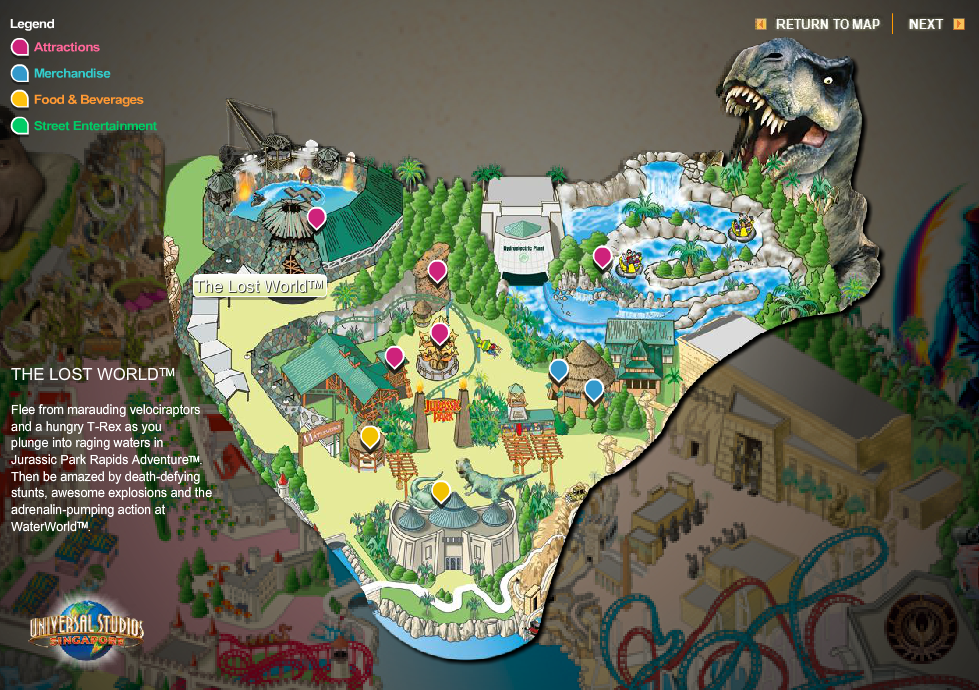Open the pink marker on the WaterWorld volcano arena
Viewport: 979px width, 690px height.
coord(317,217)
